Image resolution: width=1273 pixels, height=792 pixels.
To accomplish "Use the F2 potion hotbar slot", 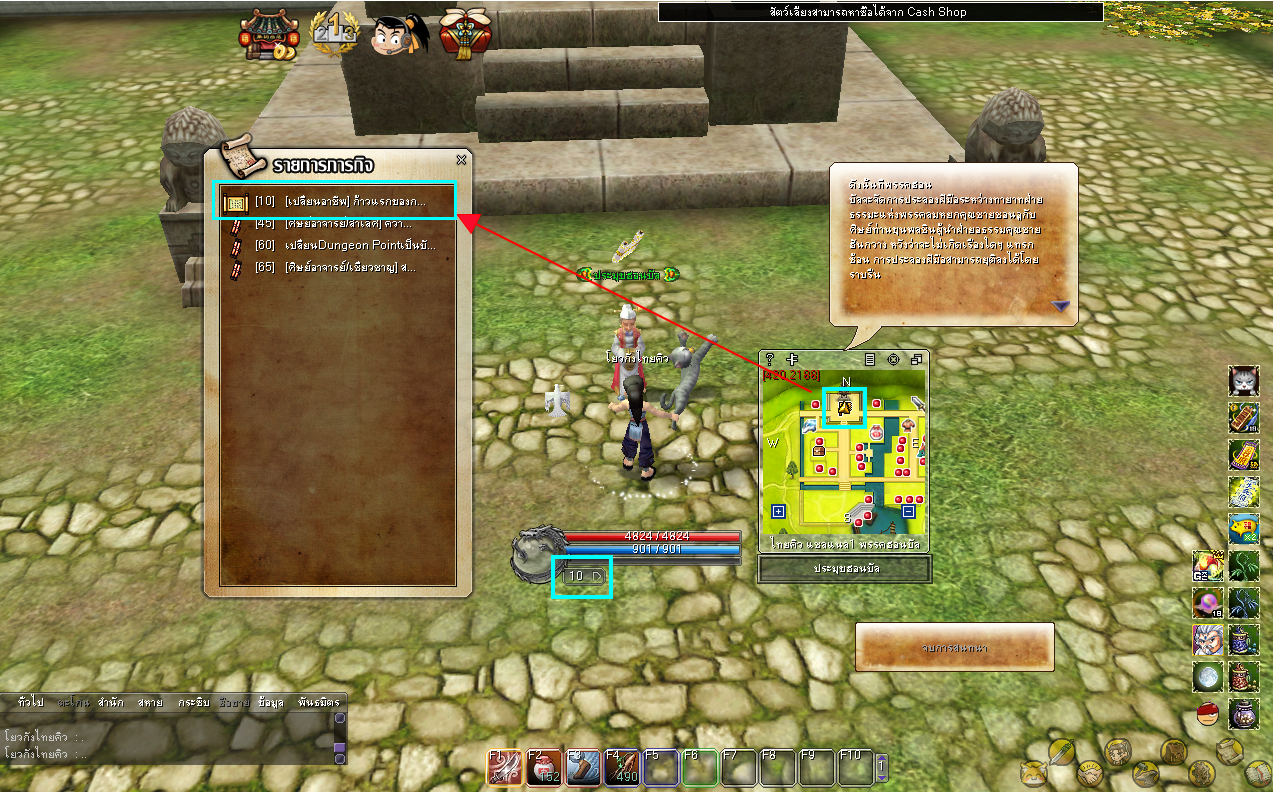I will coord(545,767).
